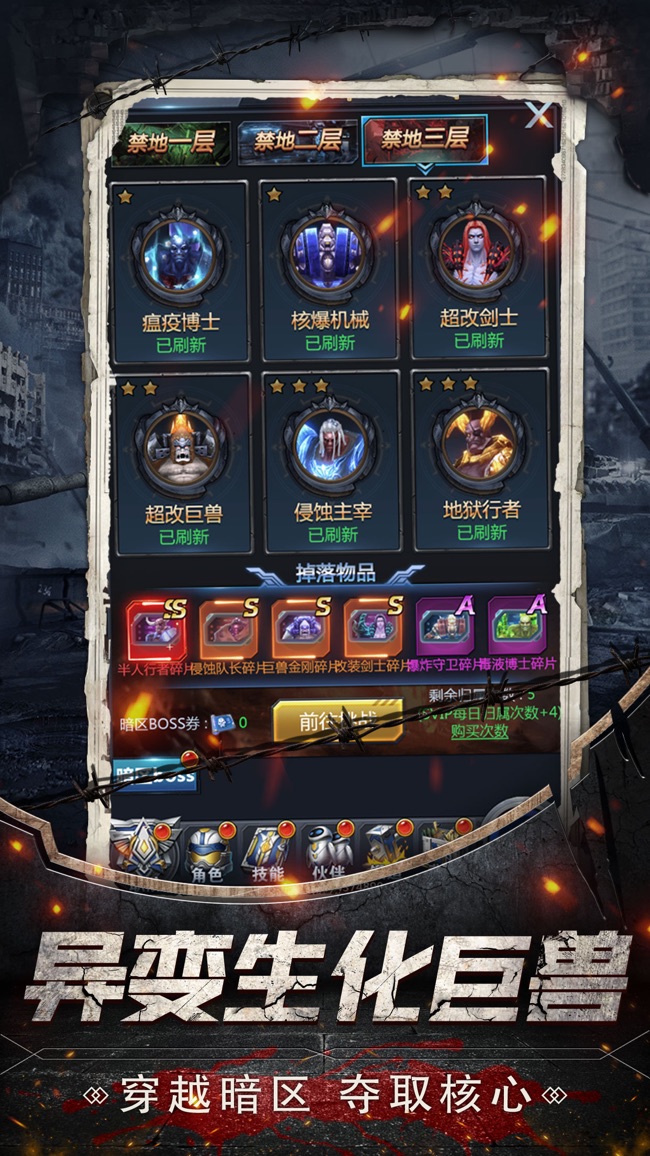This screenshot has height=1156, width=650.
Task: Switch to the 禁地二层 tab
Action: (297, 141)
